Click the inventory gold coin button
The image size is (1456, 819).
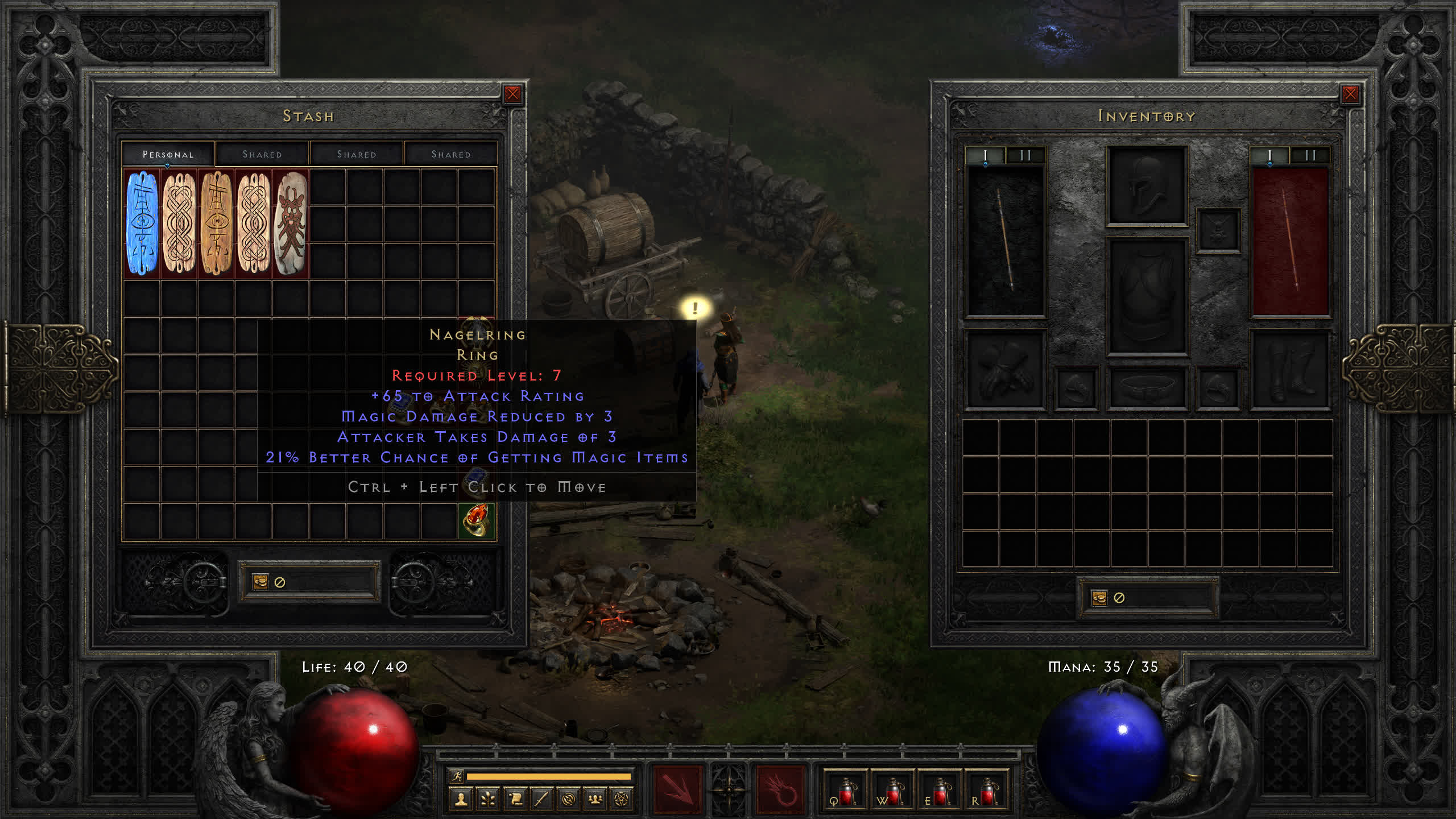point(1099,597)
